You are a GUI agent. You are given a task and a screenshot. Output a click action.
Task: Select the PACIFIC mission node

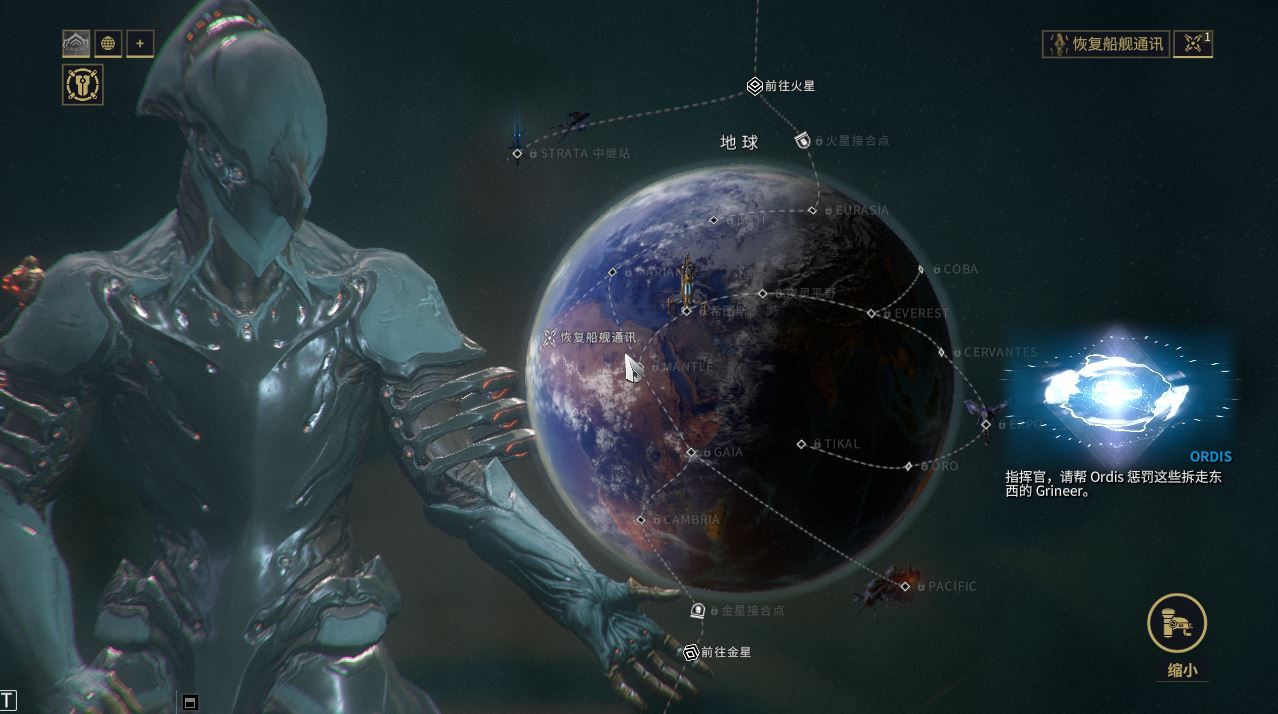click(906, 587)
